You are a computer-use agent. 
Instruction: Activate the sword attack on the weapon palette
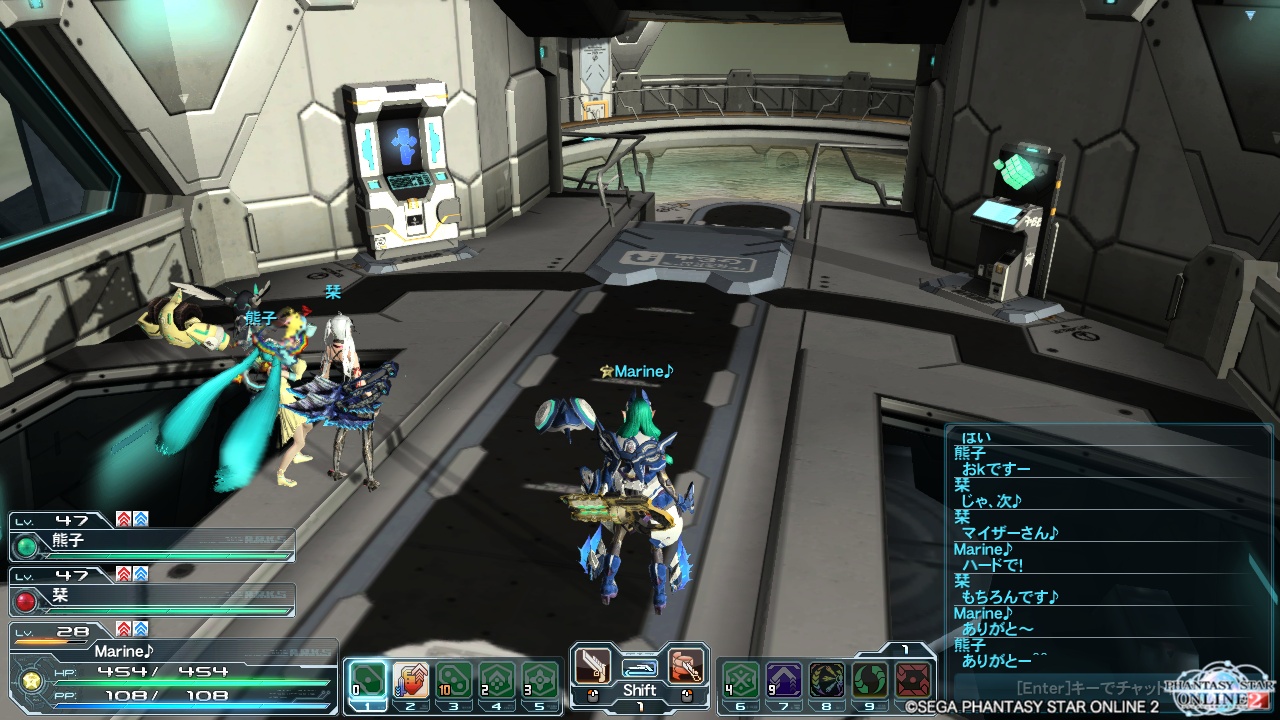point(593,666)
